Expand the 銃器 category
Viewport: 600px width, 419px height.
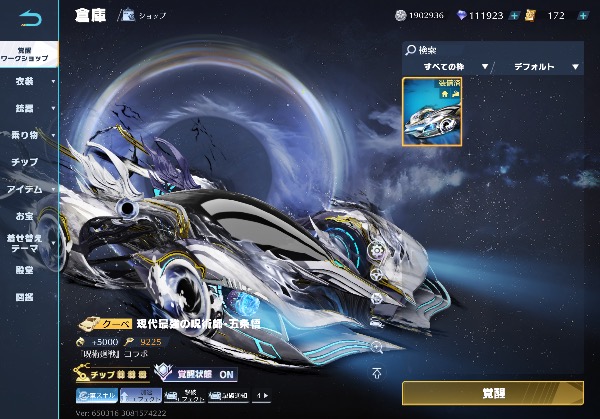pos(28,108)
